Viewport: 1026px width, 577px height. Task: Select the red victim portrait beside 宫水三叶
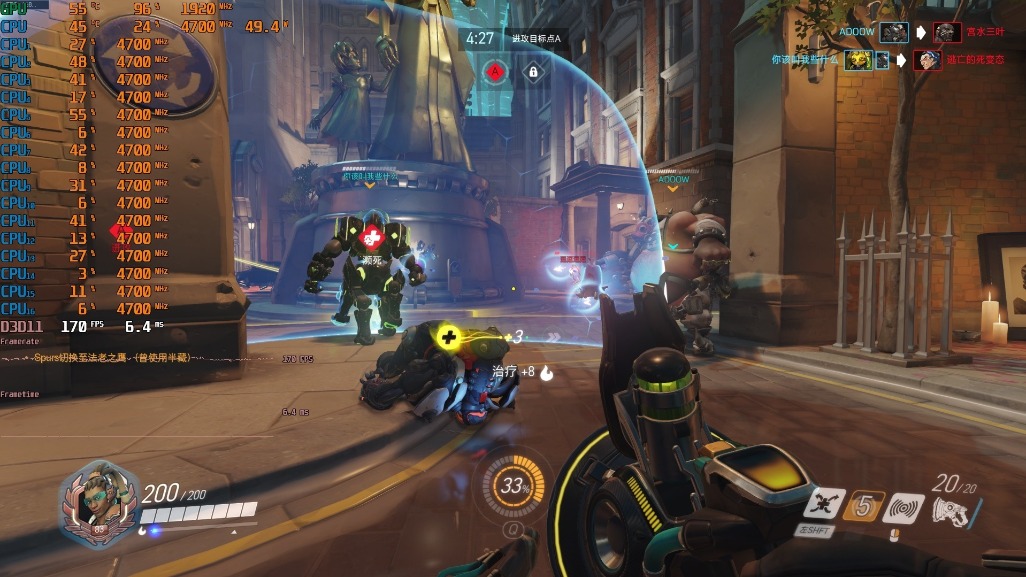point(946,32)
